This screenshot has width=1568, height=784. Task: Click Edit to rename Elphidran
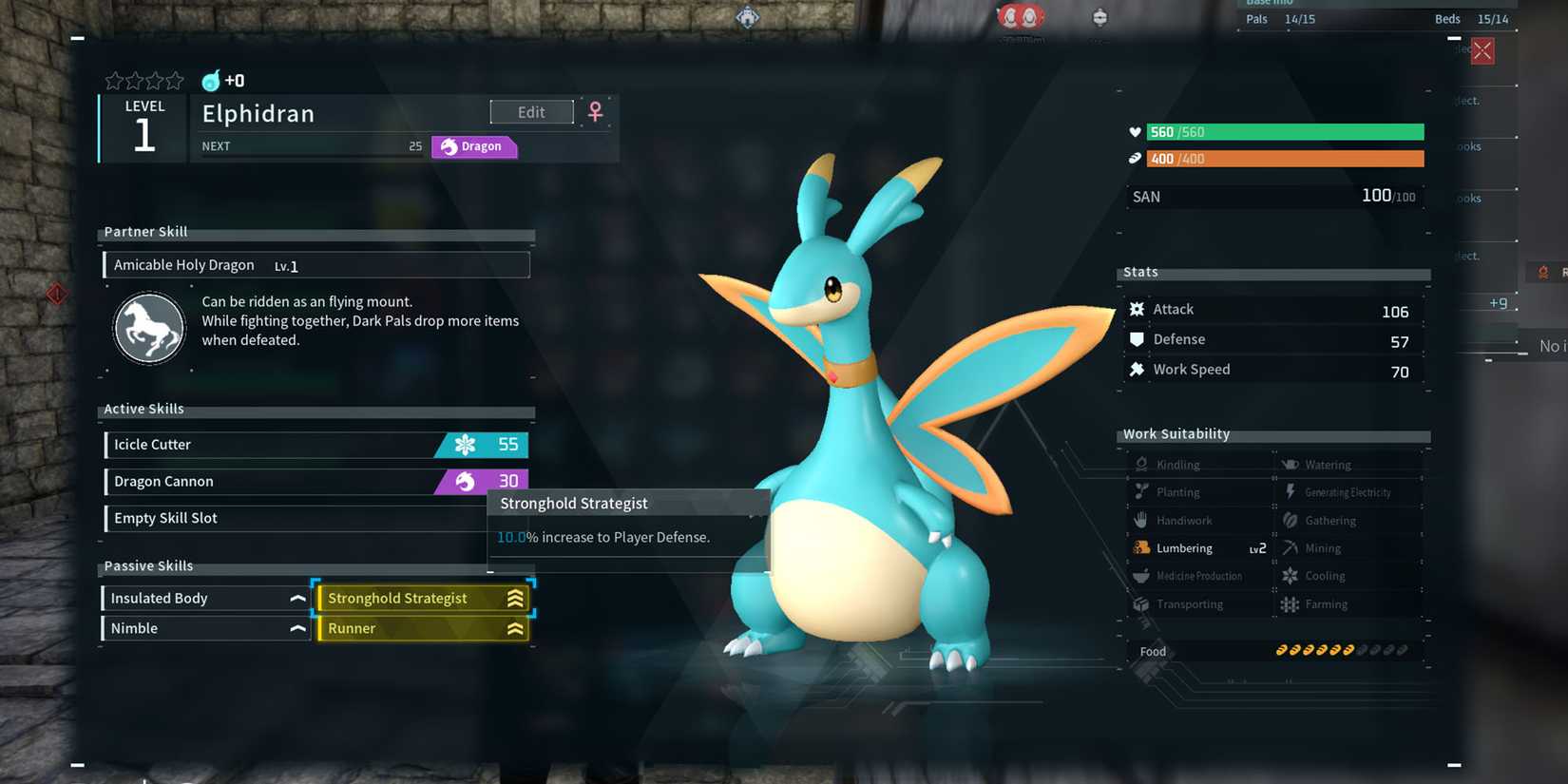[531, 111]
